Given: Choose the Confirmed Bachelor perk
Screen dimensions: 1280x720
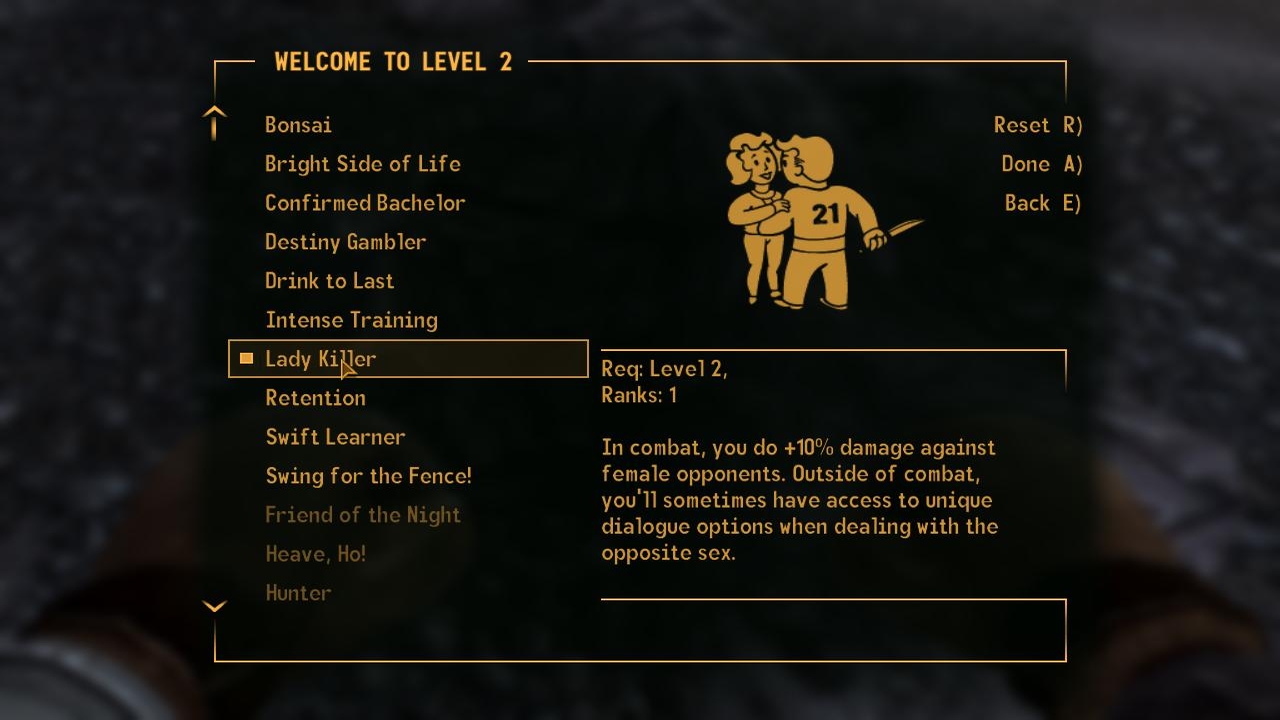Looking at the screenshot, I should coord(365,202).
